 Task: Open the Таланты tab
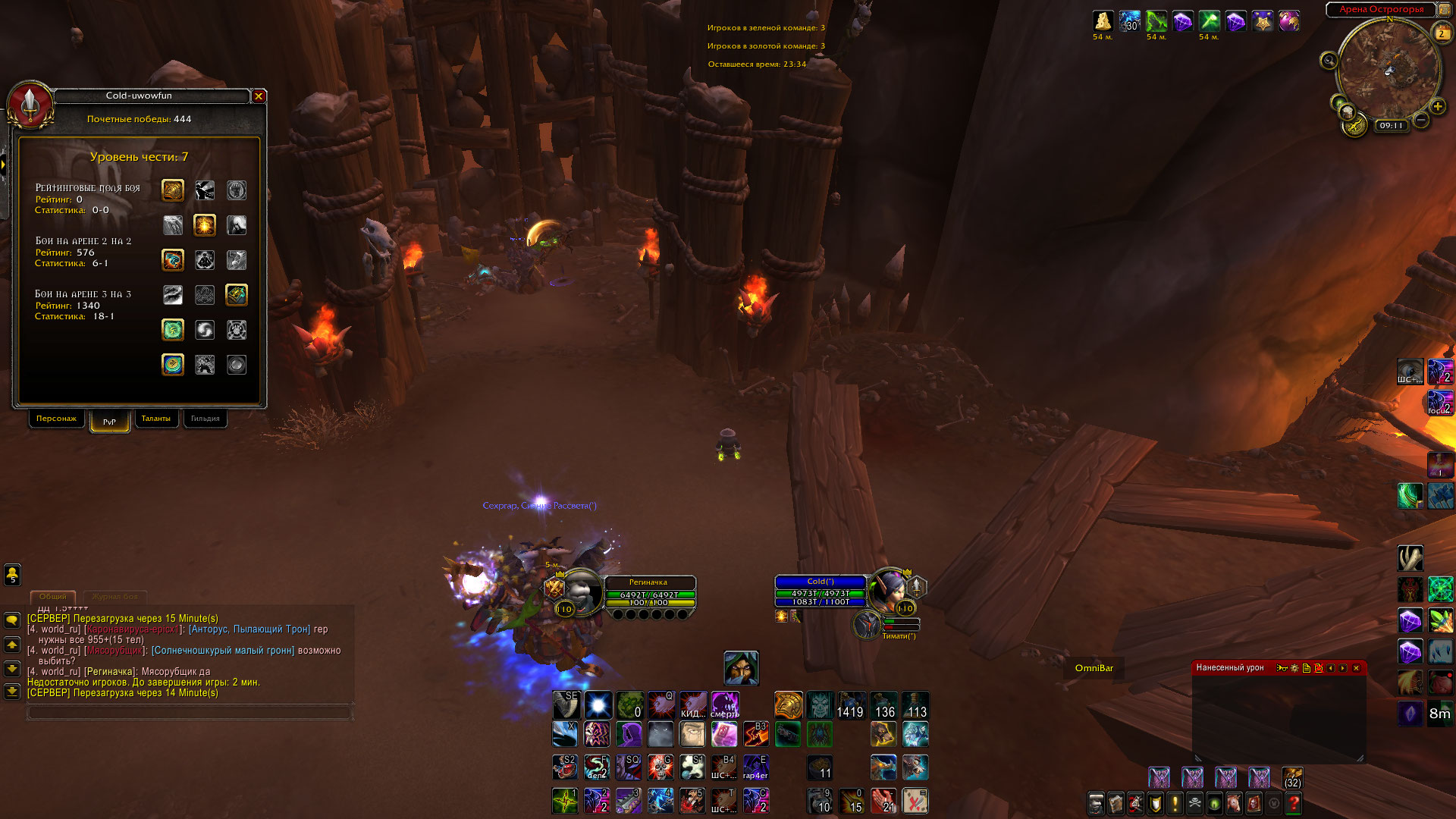click(x=156, y=419)
